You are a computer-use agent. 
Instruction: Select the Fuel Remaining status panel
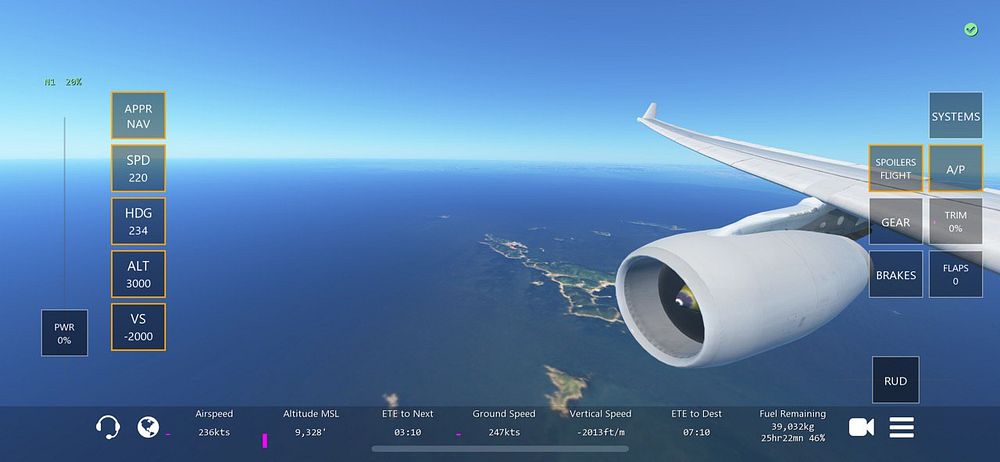(792, 425)
